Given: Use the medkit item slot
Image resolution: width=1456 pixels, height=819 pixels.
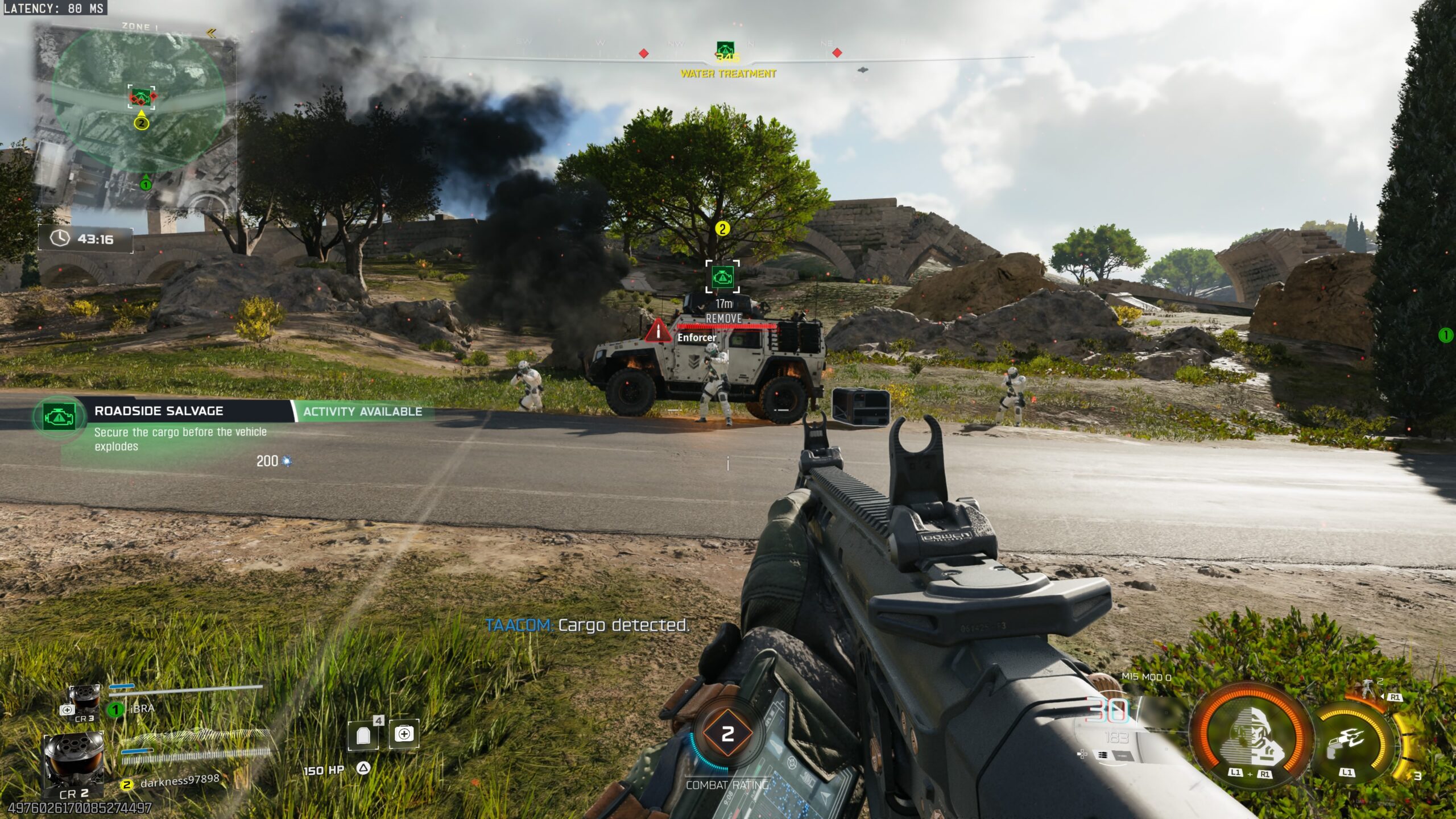Looking at the screenshot, I should tap(404, 734).
